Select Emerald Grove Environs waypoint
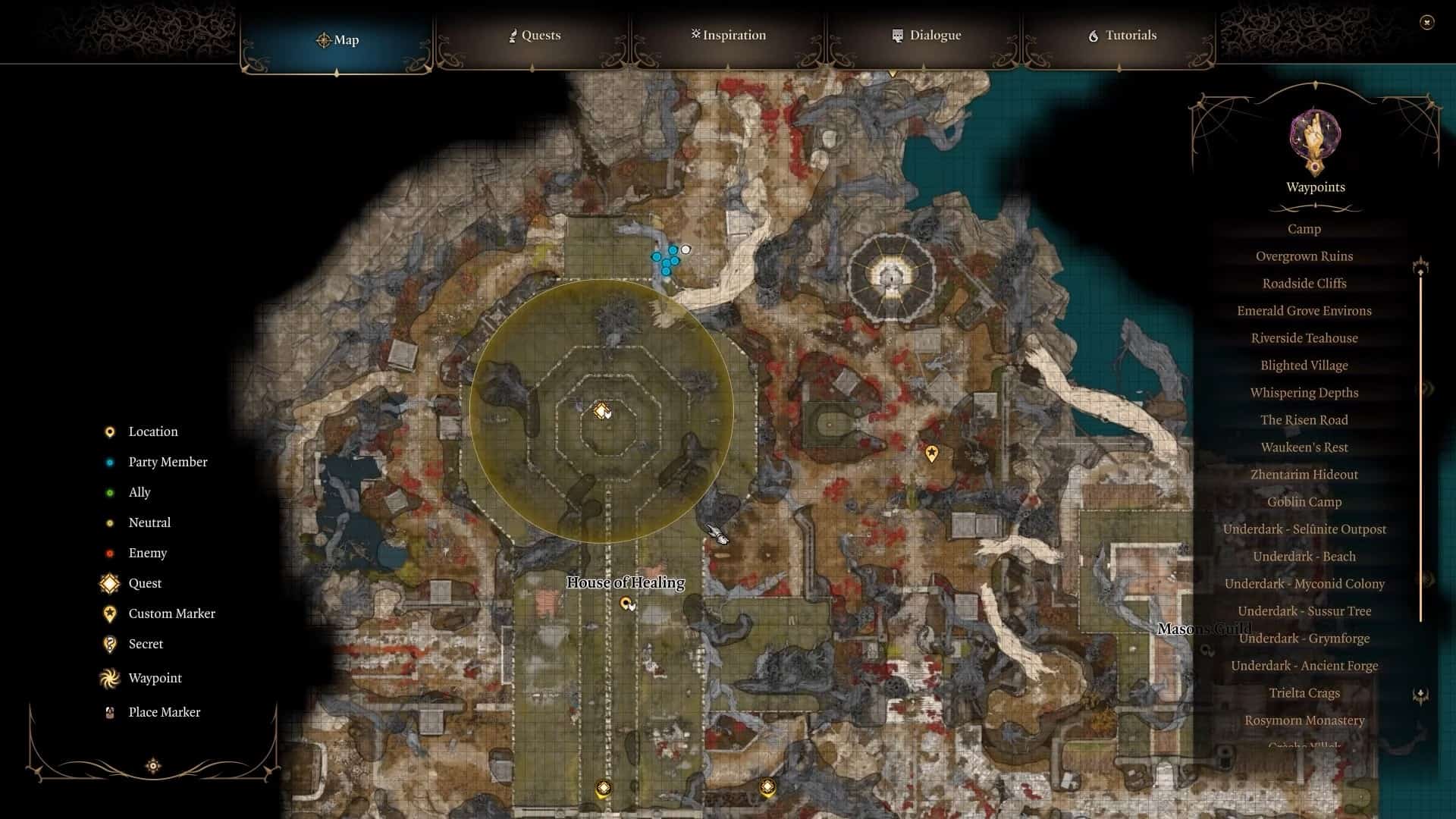The height and width of the screenshot is (819, 1456). (1304, 311)
